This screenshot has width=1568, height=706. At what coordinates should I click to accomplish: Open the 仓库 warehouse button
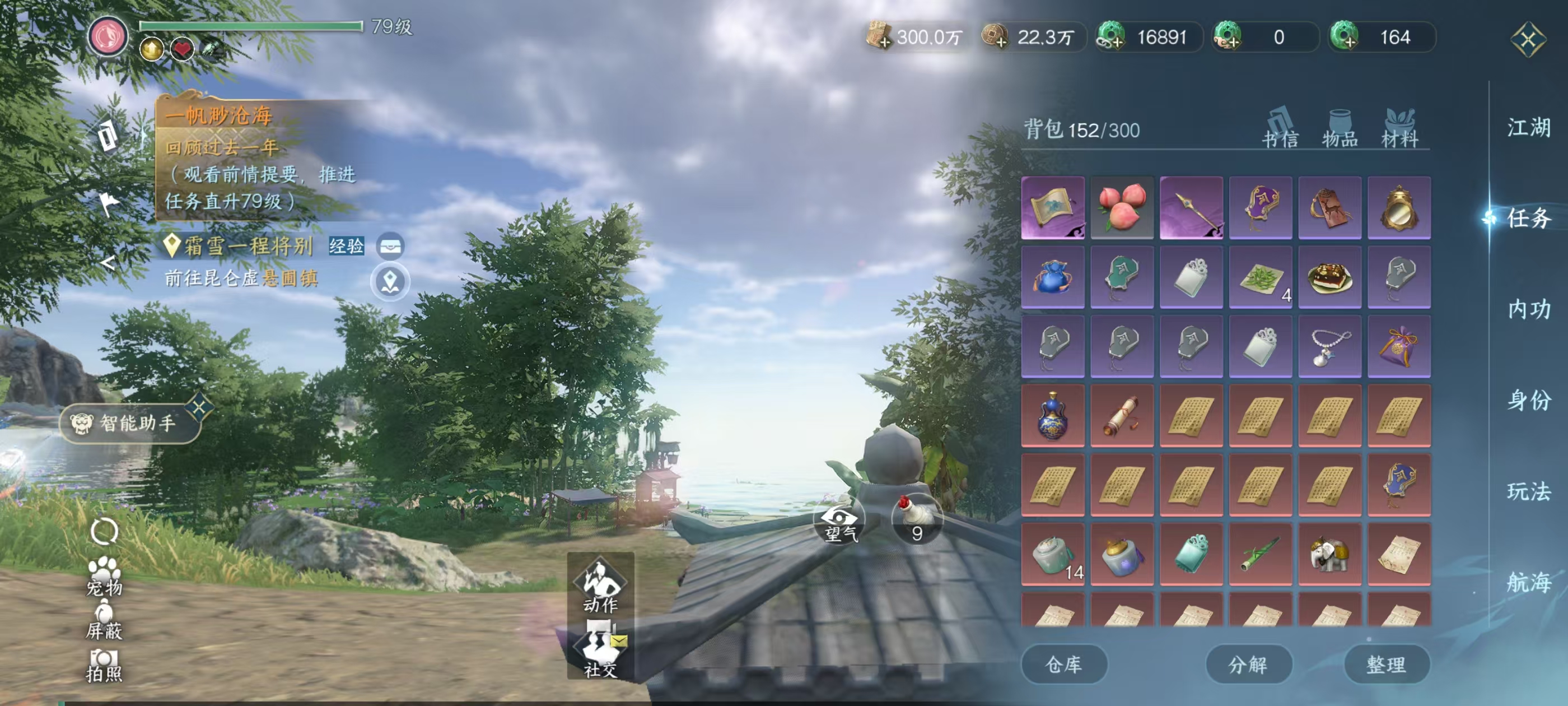(x=1063, y=664)
